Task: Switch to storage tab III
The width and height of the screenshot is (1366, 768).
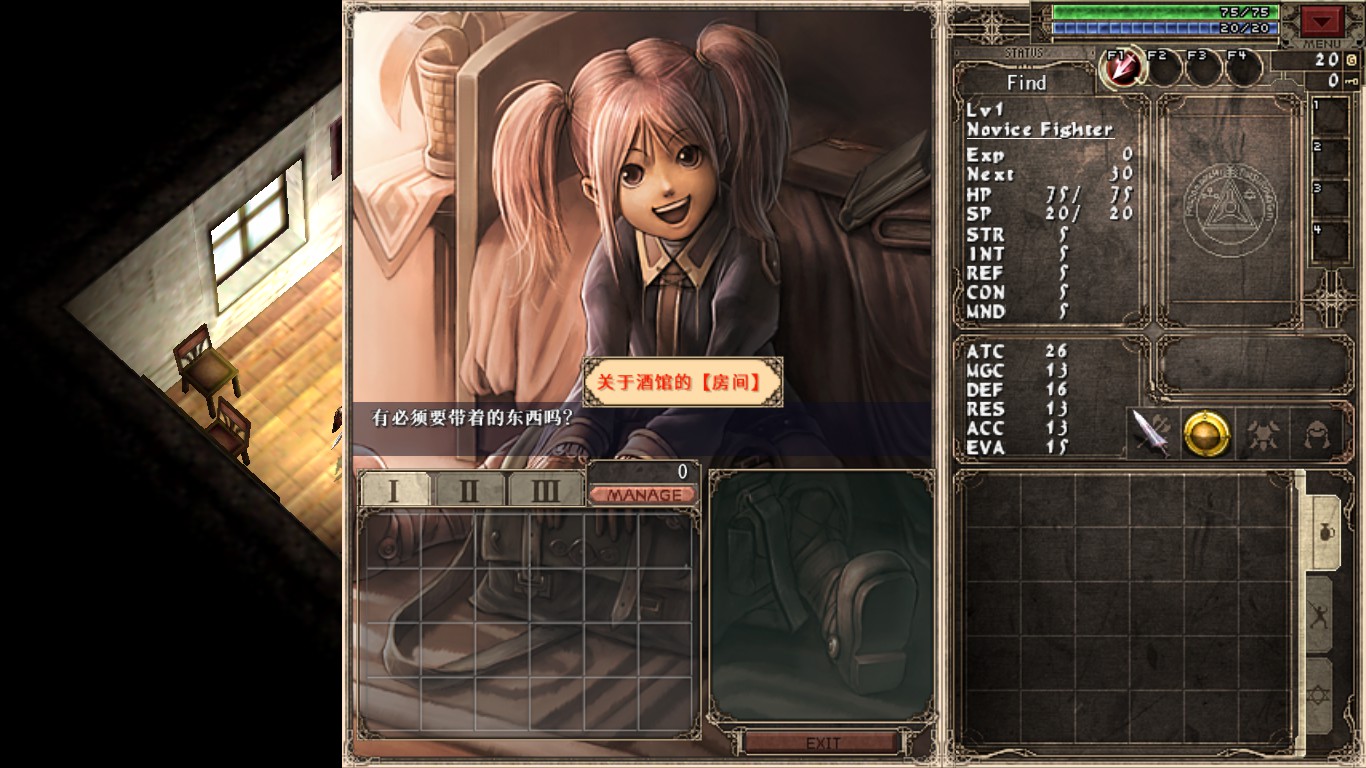Action: coord(544,490)
